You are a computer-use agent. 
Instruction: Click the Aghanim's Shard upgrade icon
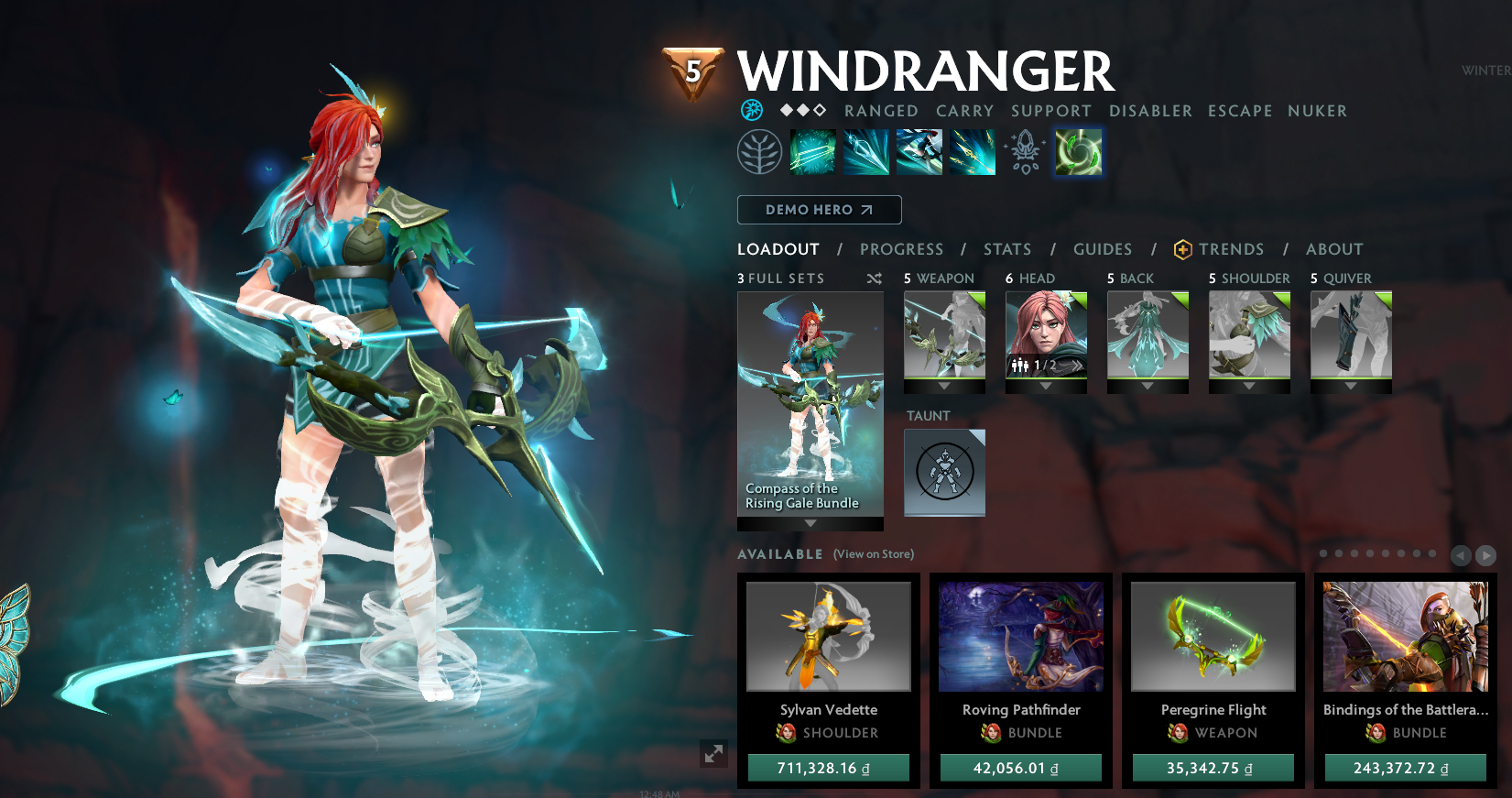coord(1024,151)
